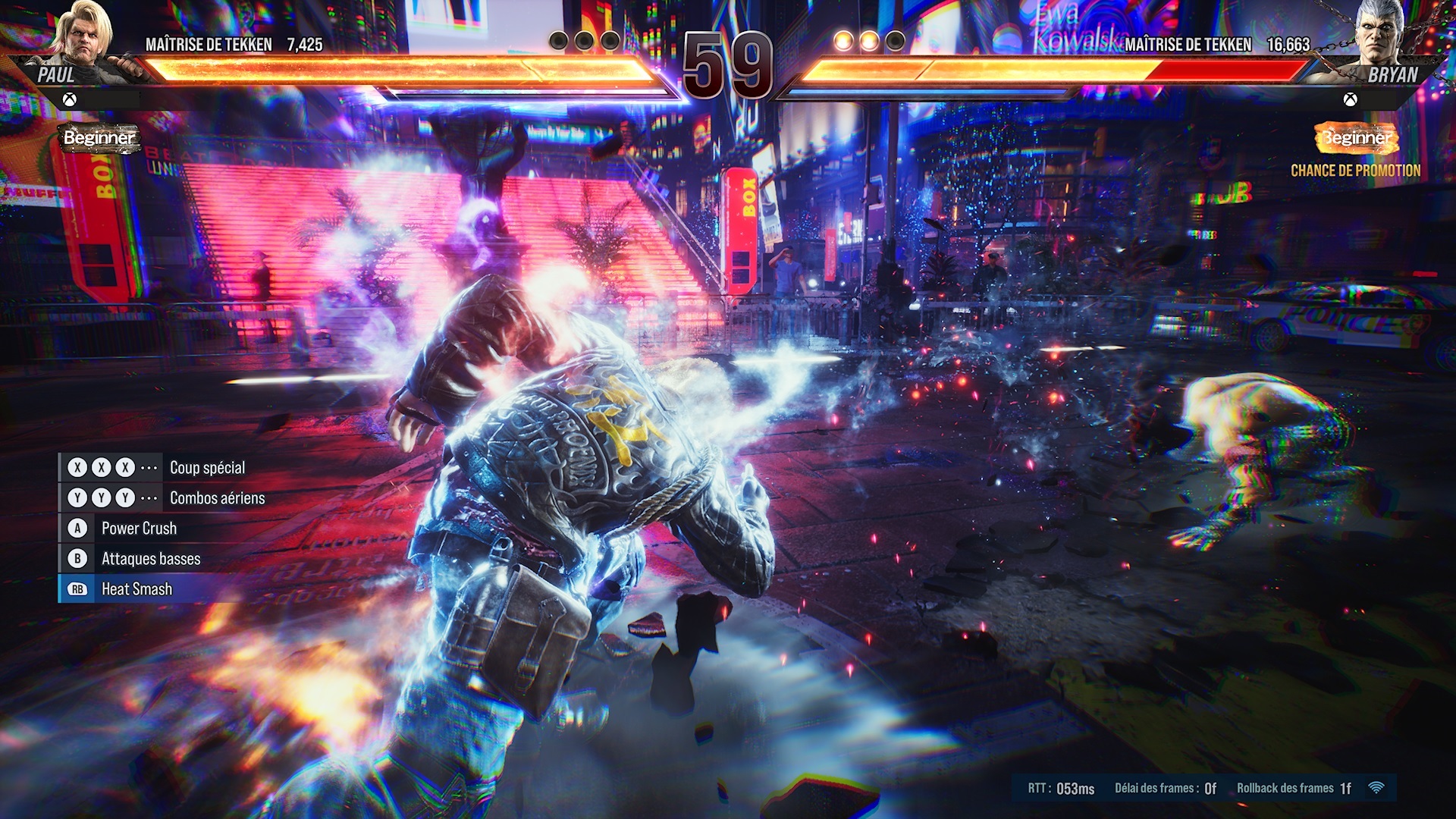Select the Coup spécial entry

pos(207,468)
